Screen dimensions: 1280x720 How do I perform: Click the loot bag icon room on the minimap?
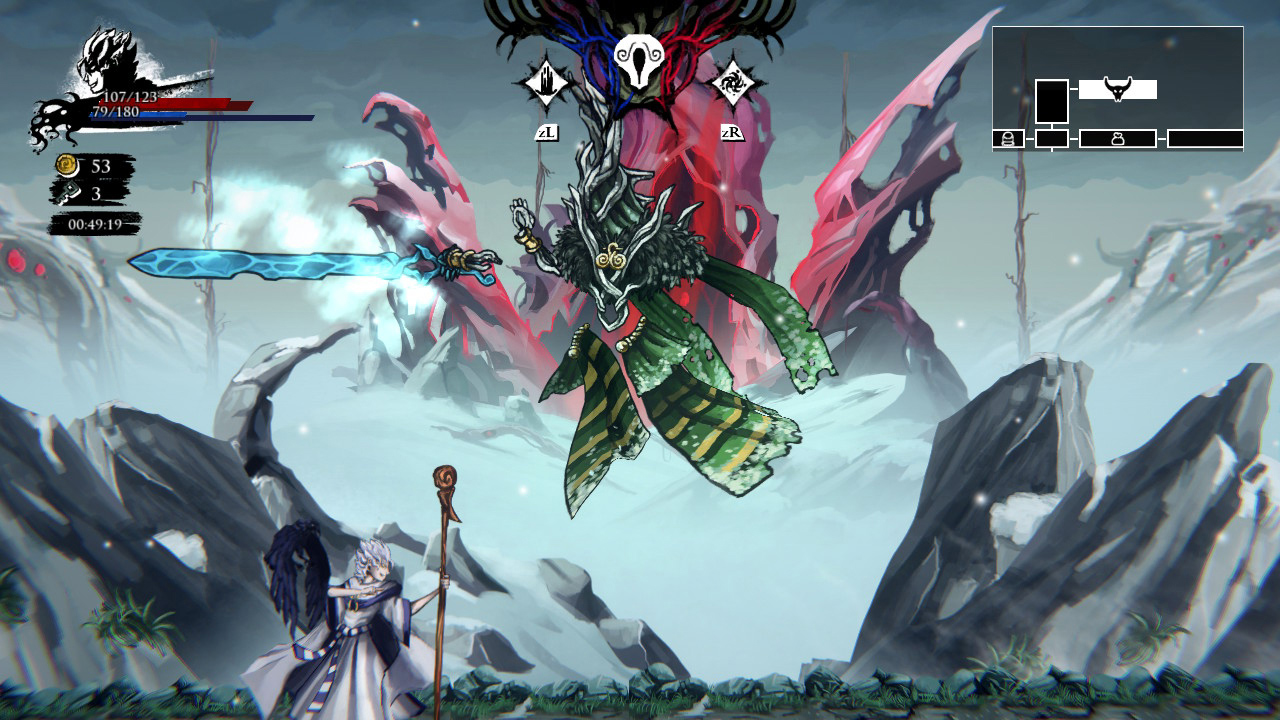click(1118, 140)
